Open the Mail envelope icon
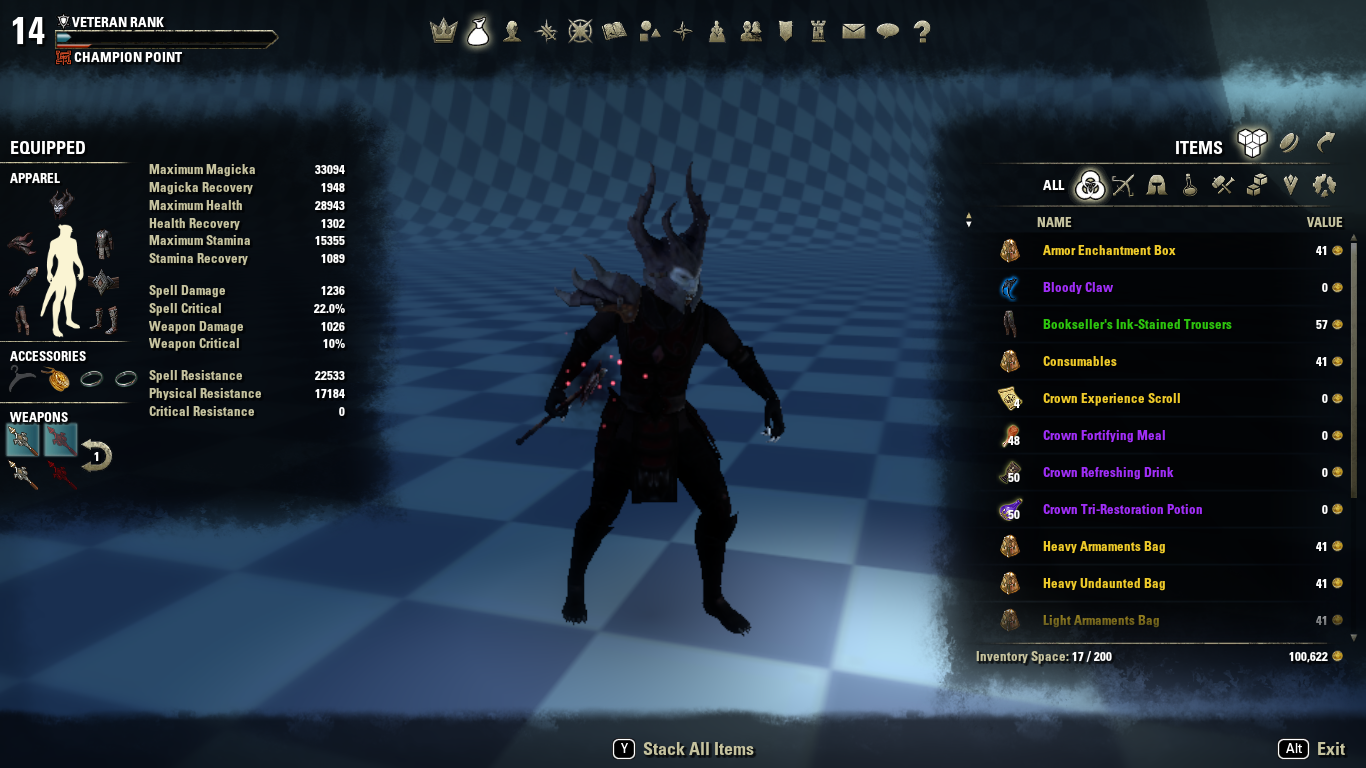Screen dimensions: 1366x768 click(x=853, y=31)
